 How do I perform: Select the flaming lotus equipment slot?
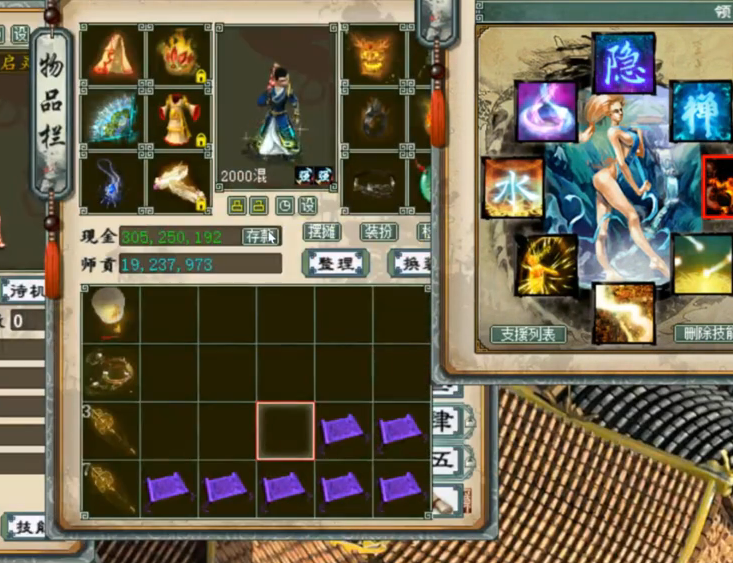179,56
